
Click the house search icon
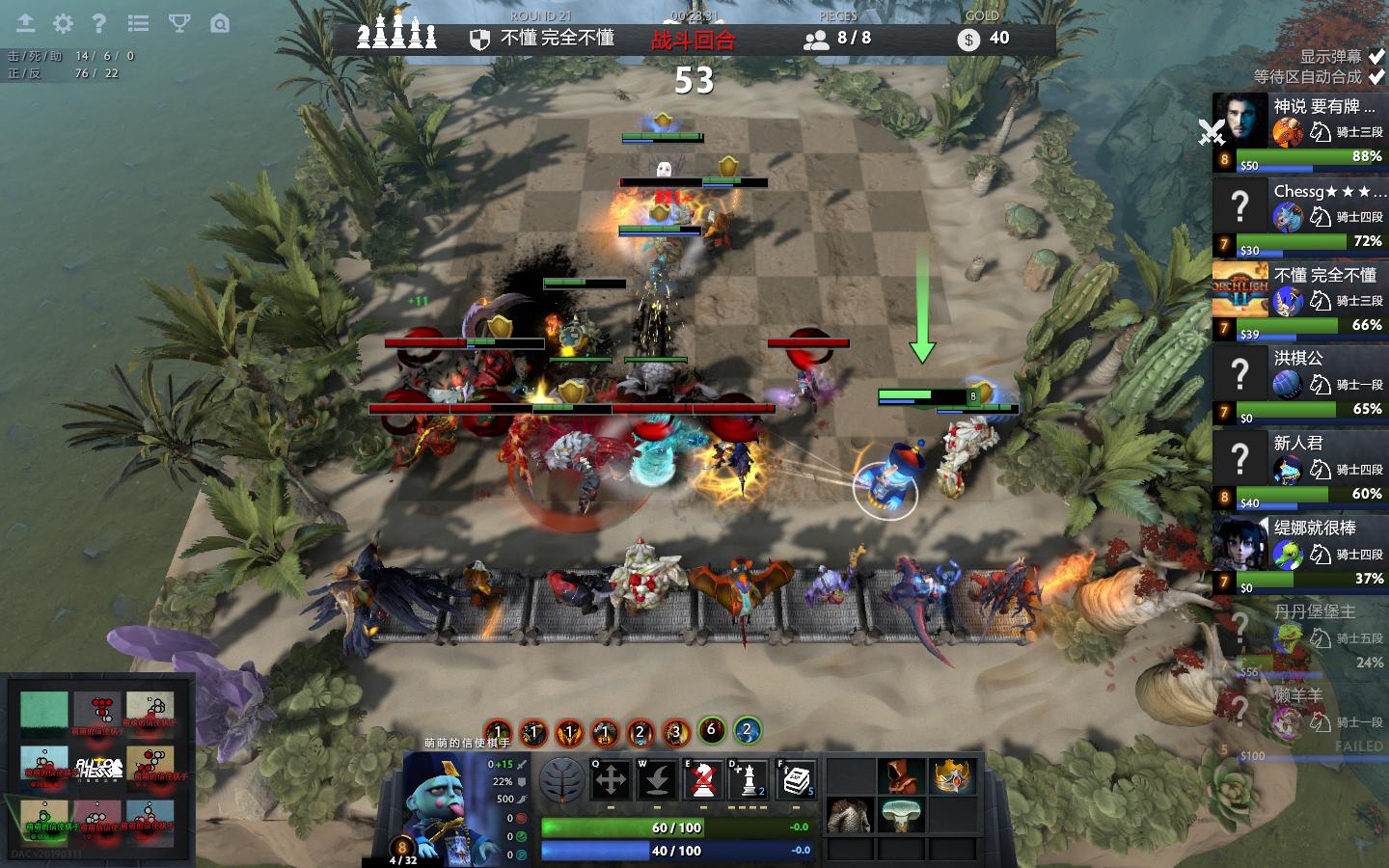point(220,23)
